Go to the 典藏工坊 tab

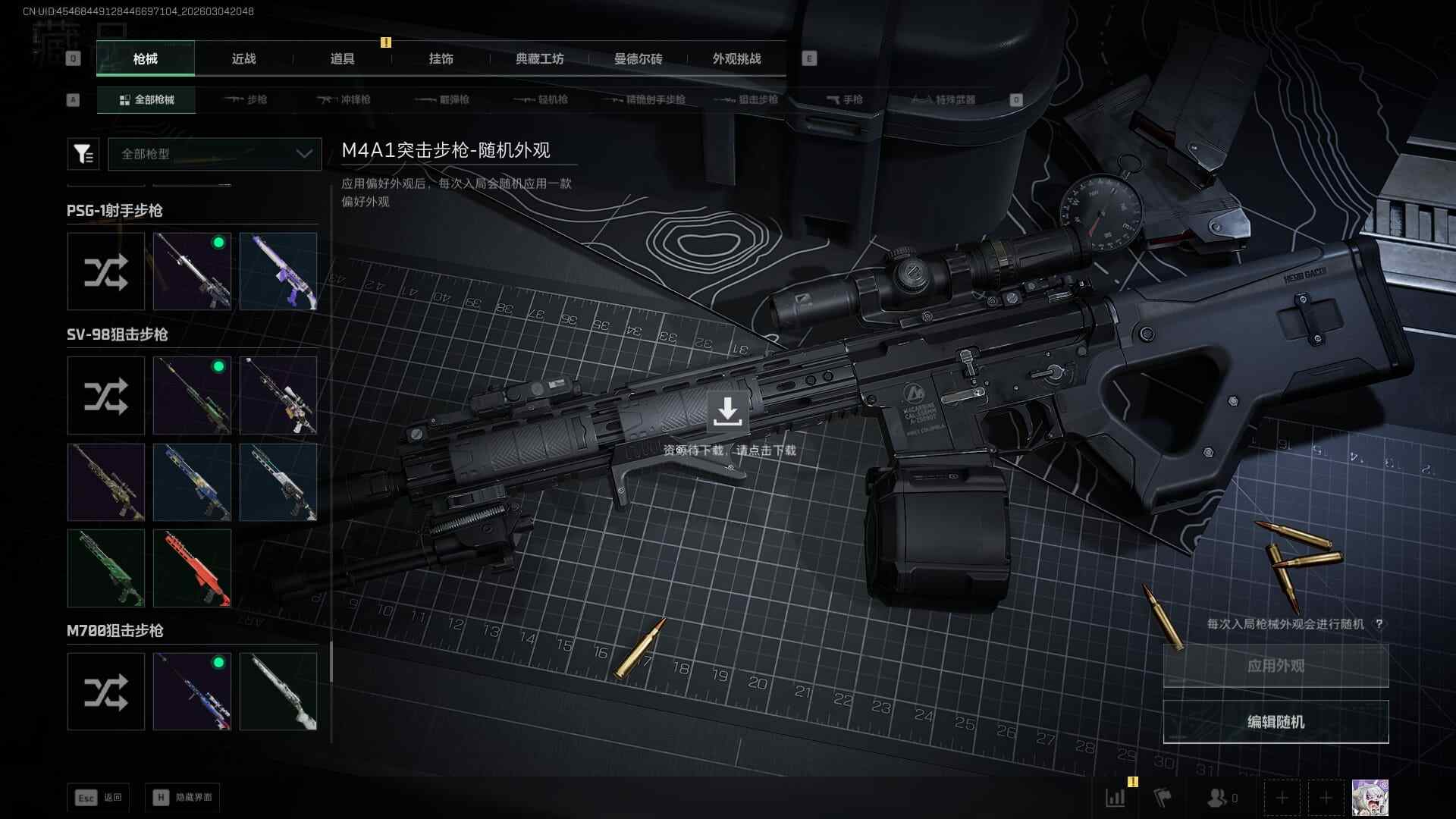coord(539,59)
